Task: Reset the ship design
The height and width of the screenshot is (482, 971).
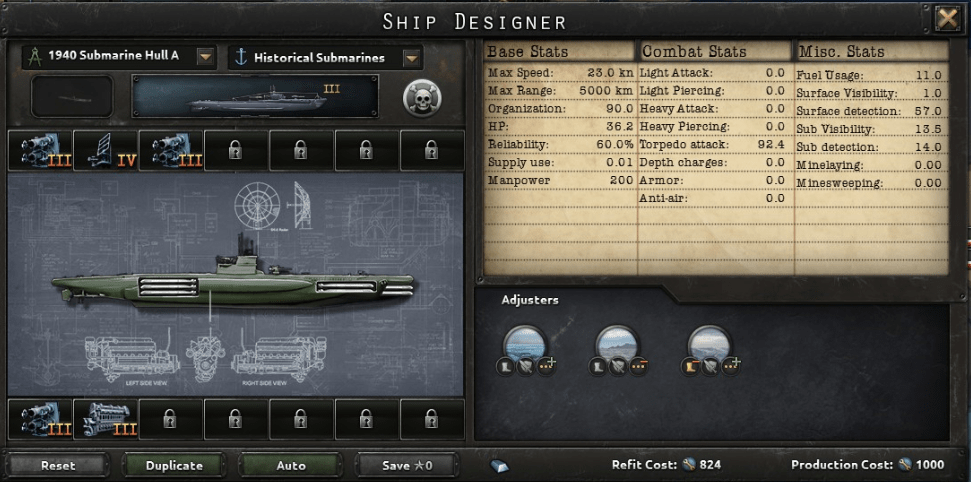Action: [x=58, y=465]
